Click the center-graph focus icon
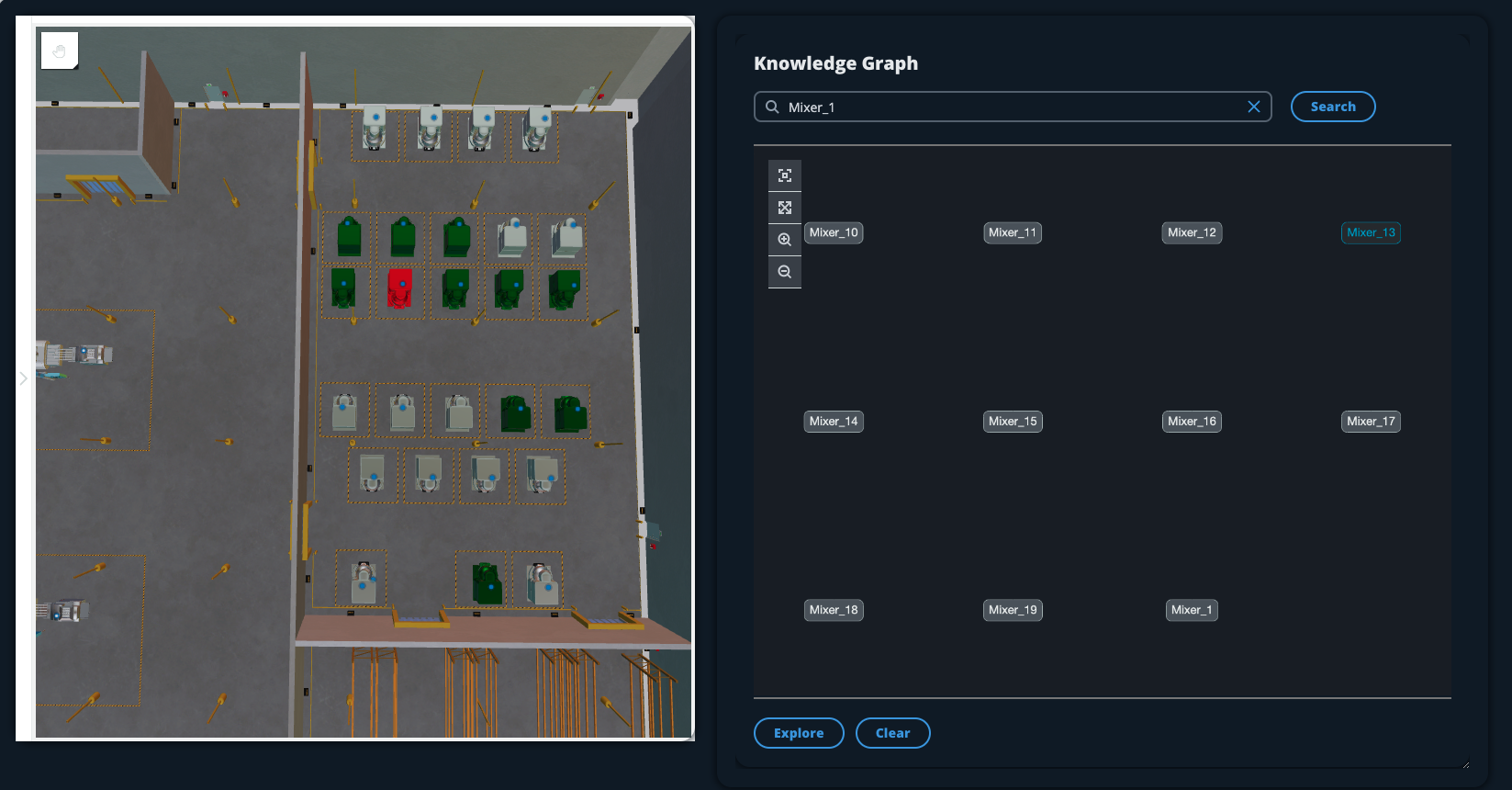1512x790 pixels. click(x=785, y=175)
